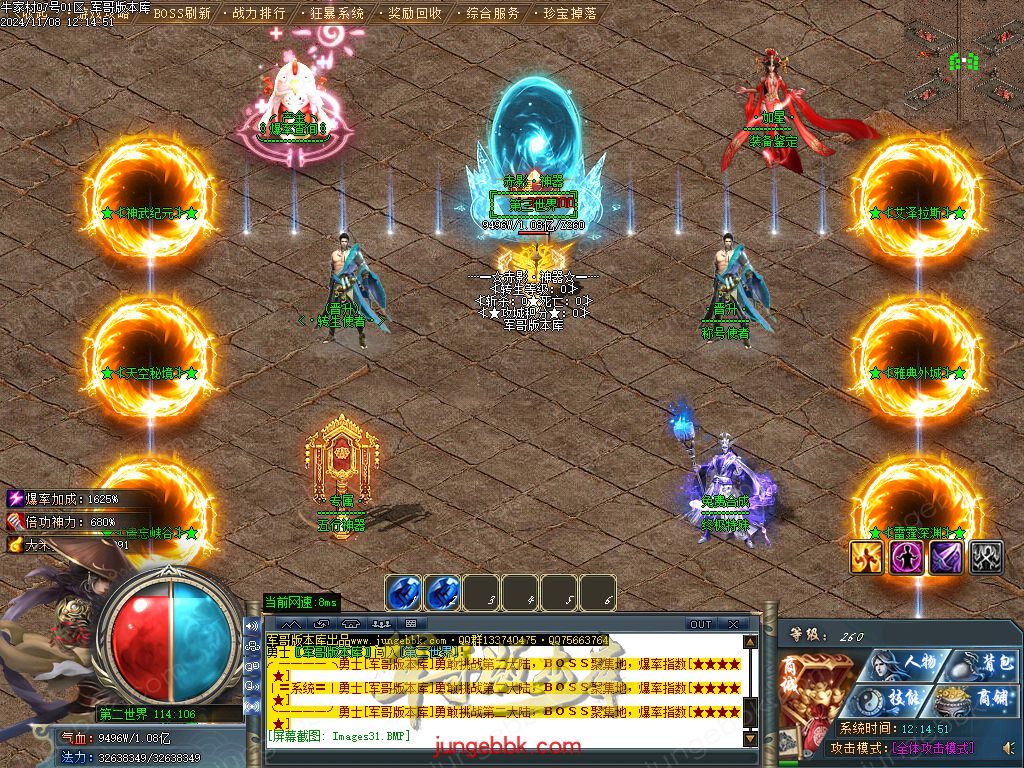Viewport: 1024px width, 768px height.
Task: Open the 战力排行 ranking menu
Action: click(x=259, y=14)
